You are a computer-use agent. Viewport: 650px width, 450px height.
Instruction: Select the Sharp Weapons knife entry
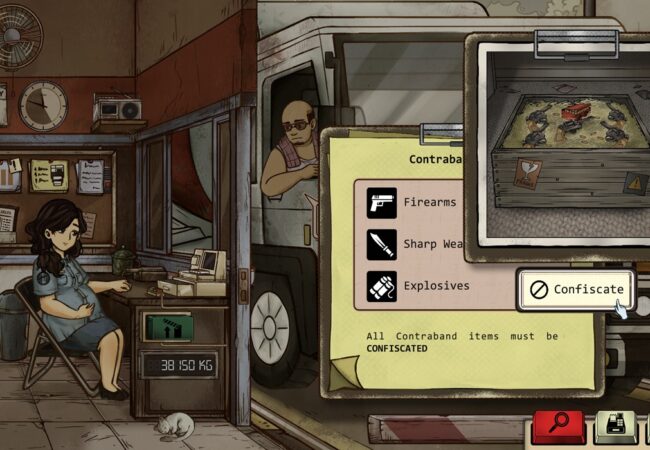(x=412, y=243)
